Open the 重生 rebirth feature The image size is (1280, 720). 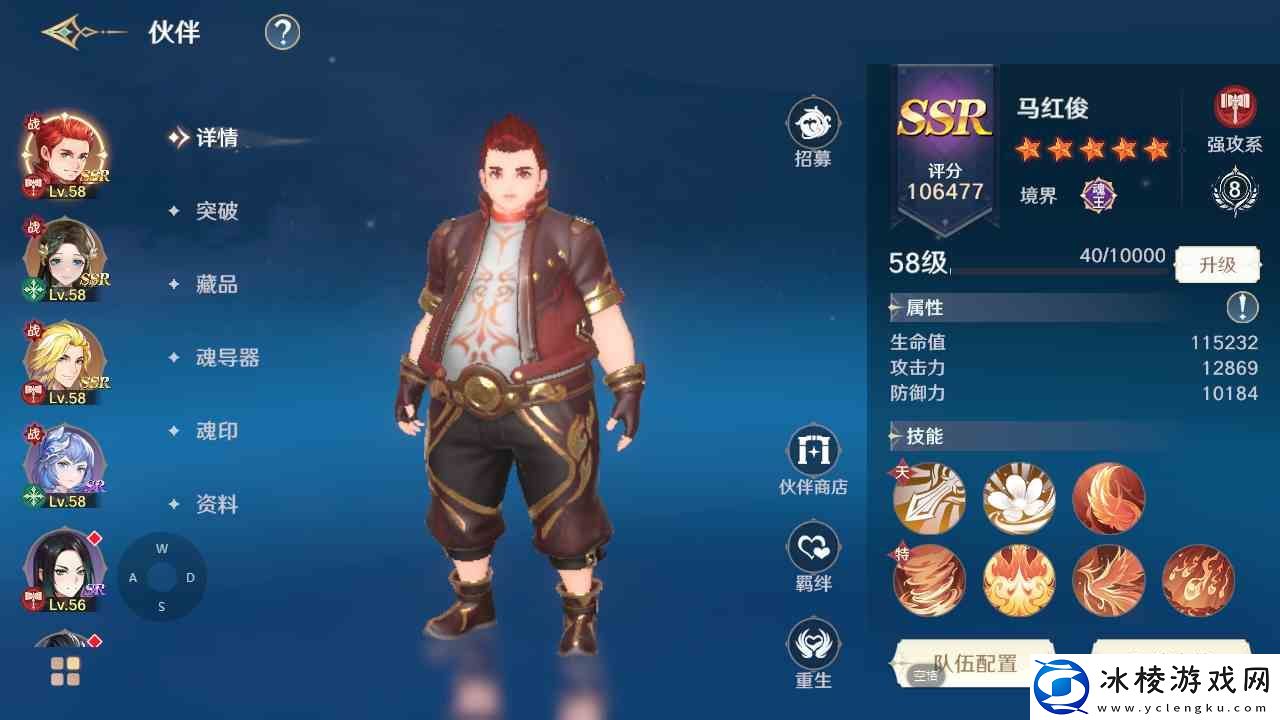813,645
